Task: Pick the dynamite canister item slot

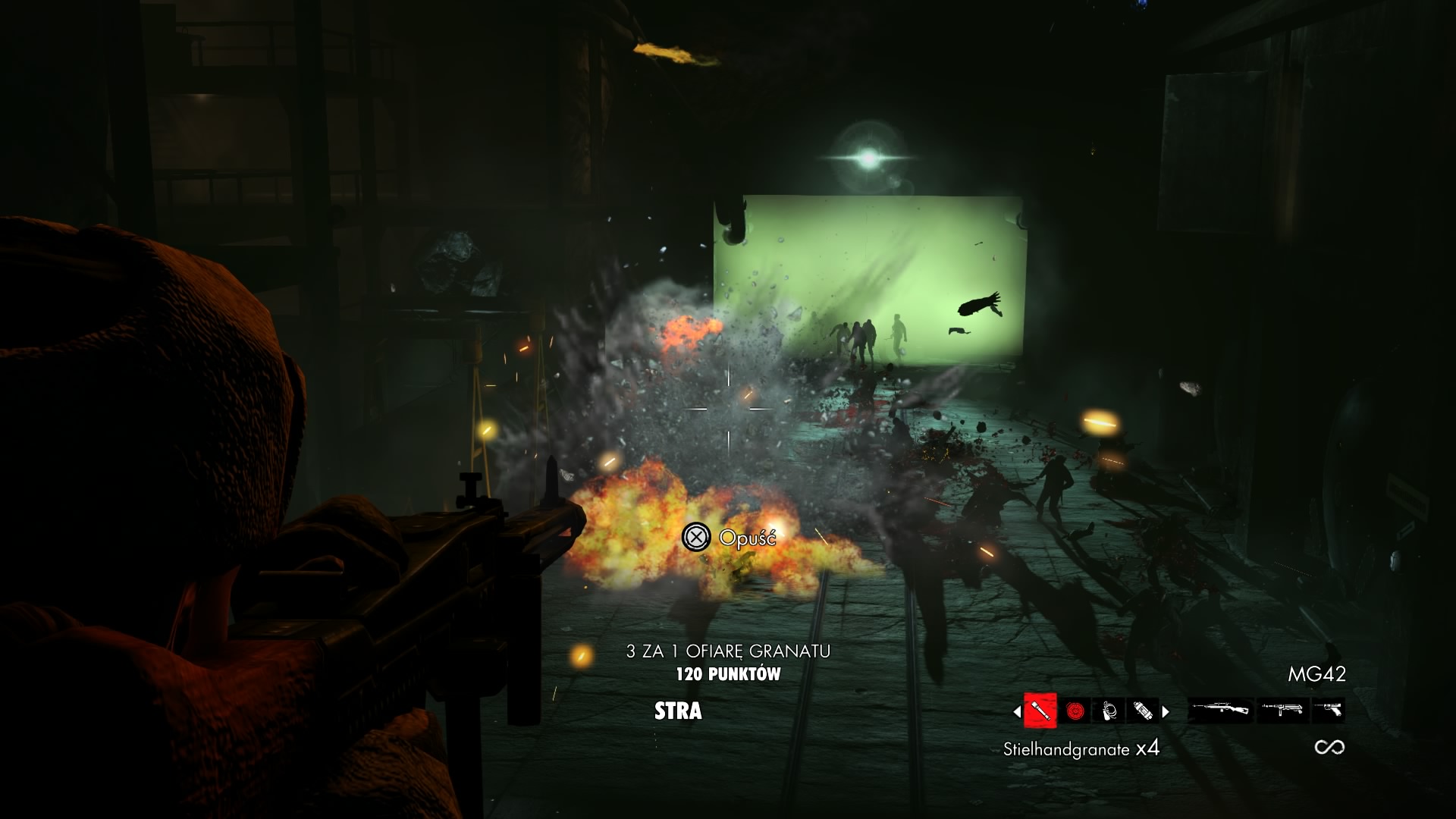Action: point(1142,711)
